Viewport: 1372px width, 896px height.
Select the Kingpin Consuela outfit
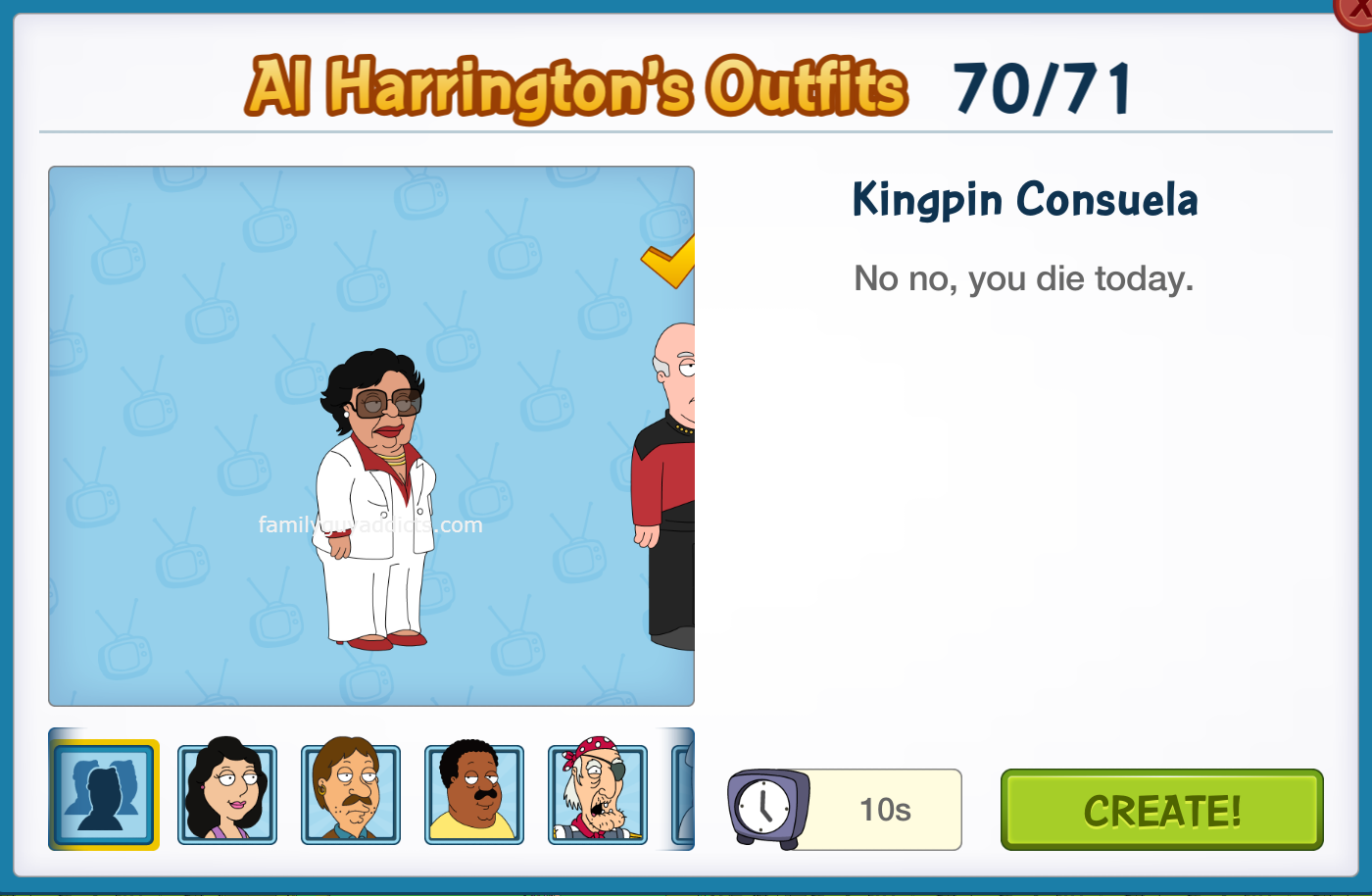pos(374,500)
